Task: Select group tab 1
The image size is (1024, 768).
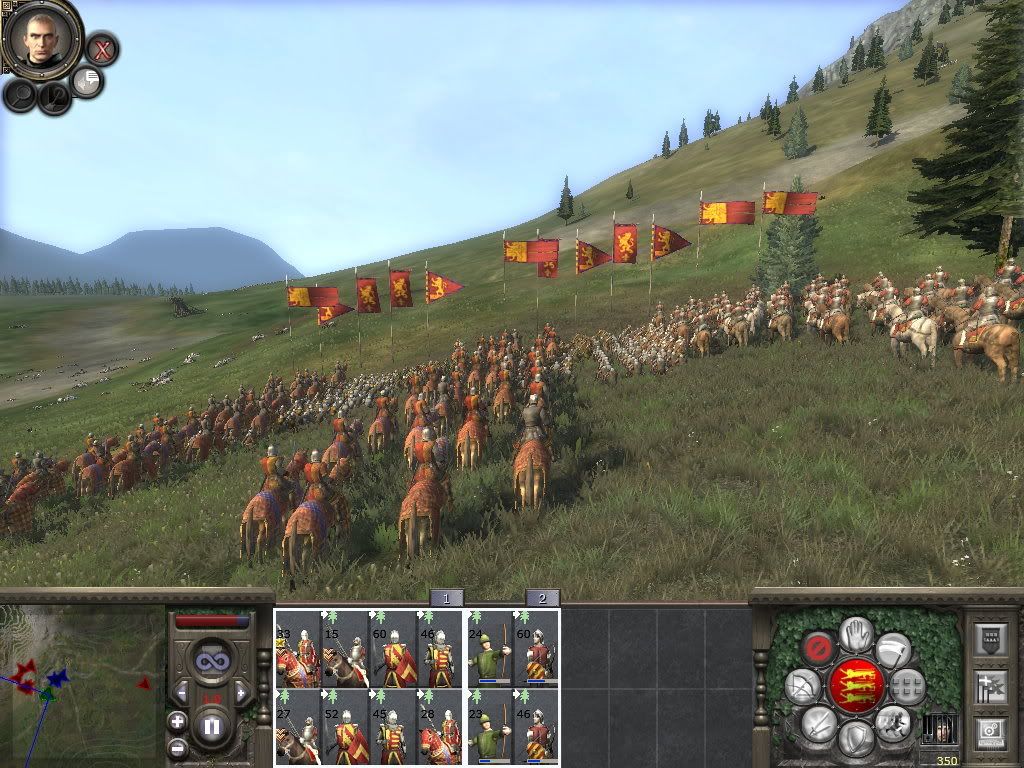Action: [x=446, y=598]
